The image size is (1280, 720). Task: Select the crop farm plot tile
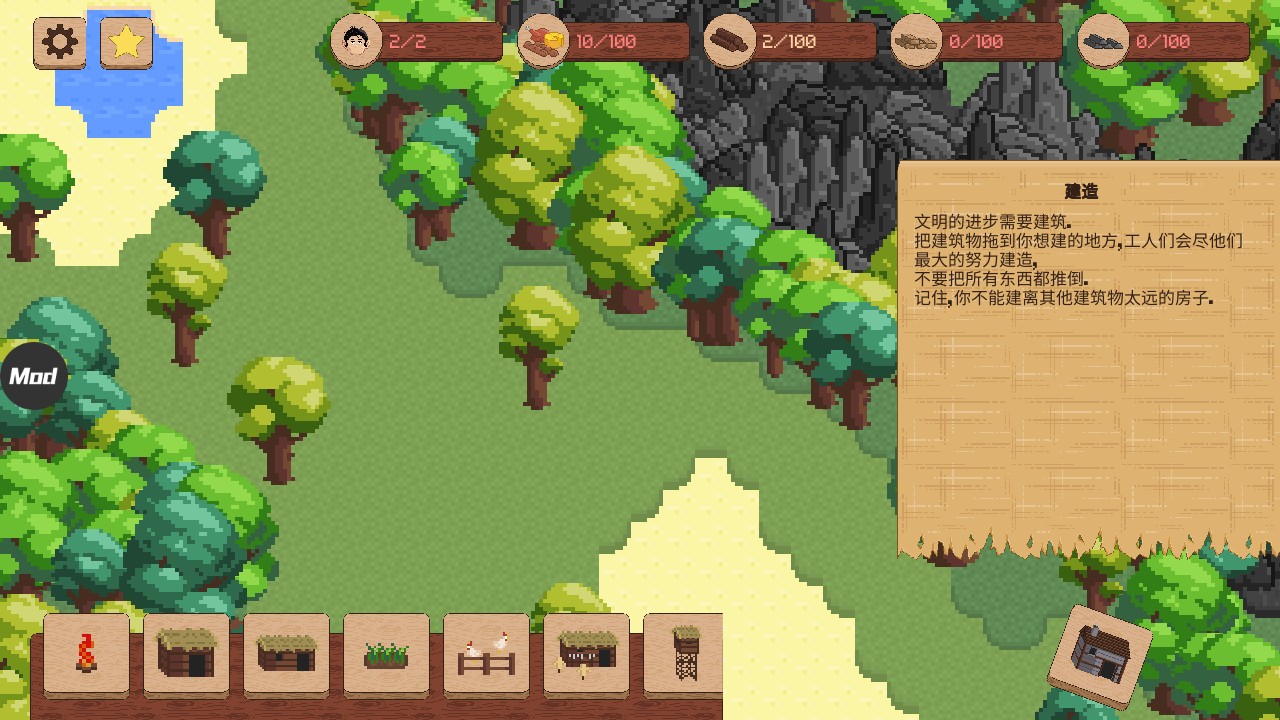click(386, 653)
